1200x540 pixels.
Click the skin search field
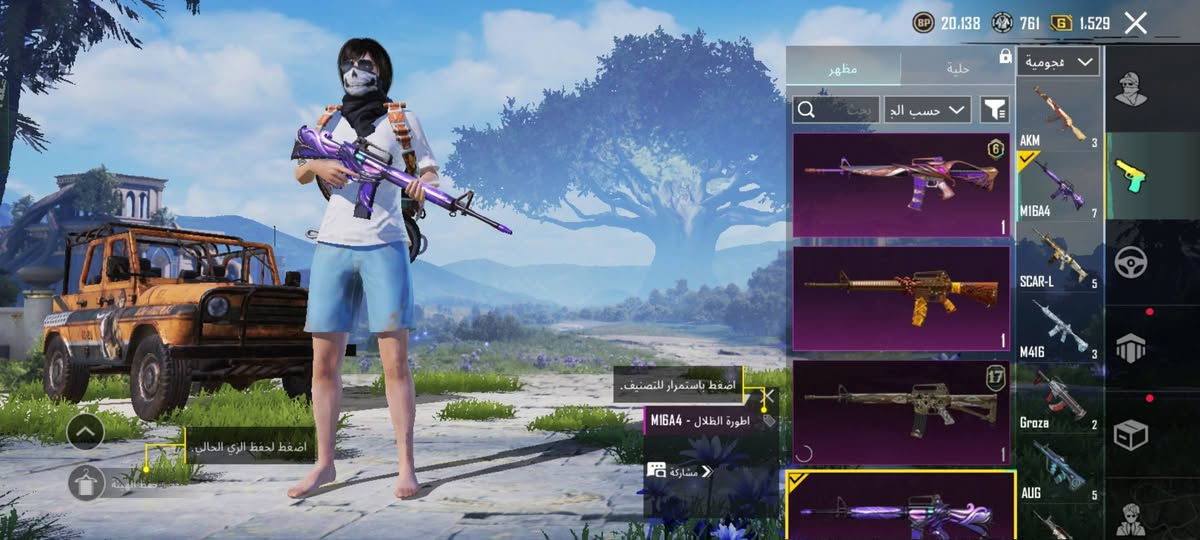coord(836,109)
